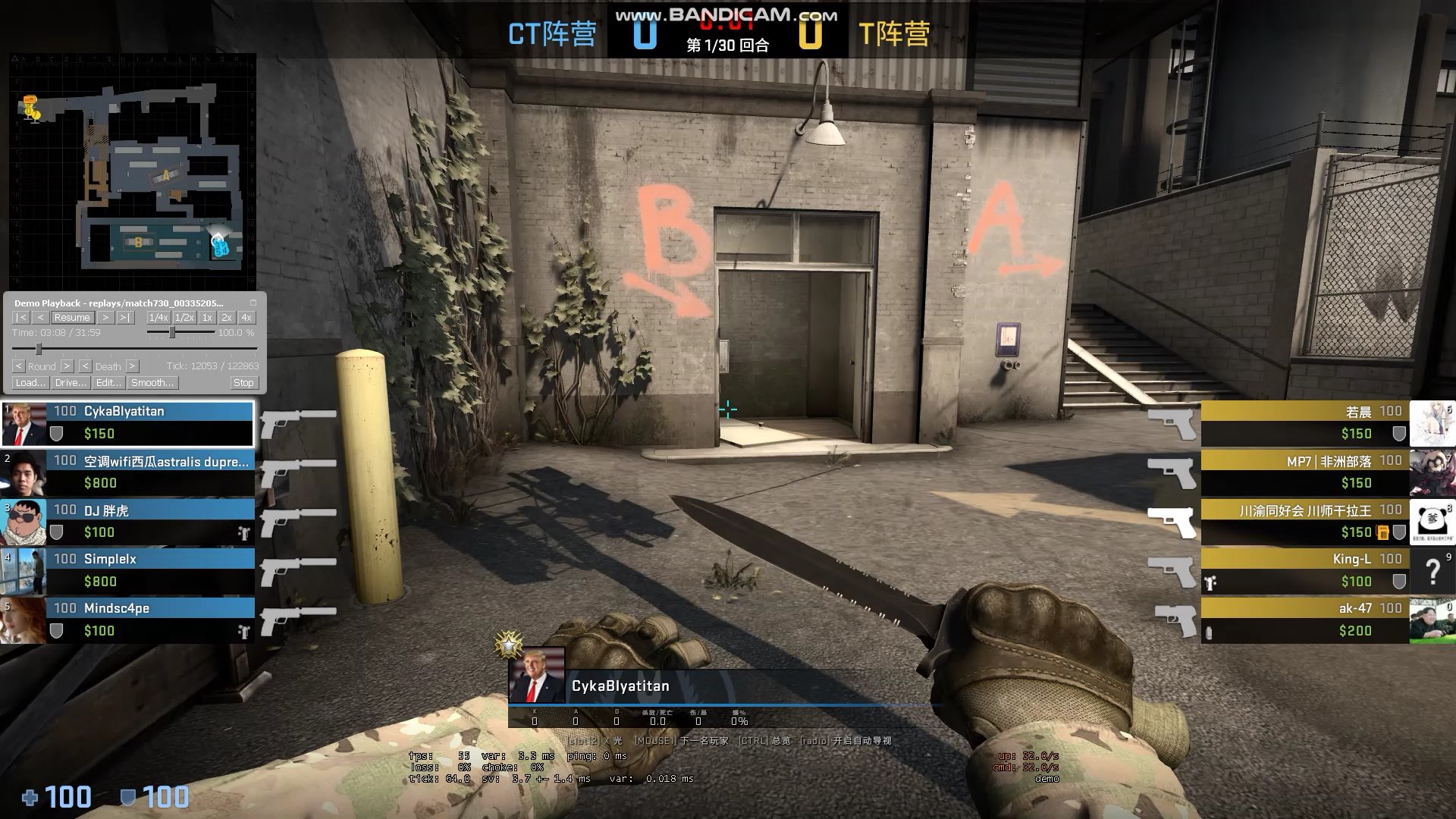The height and width of the screenshot is (819, 1456).
Task: Set playback speed to 4x
Action: [x=246, y=318]
